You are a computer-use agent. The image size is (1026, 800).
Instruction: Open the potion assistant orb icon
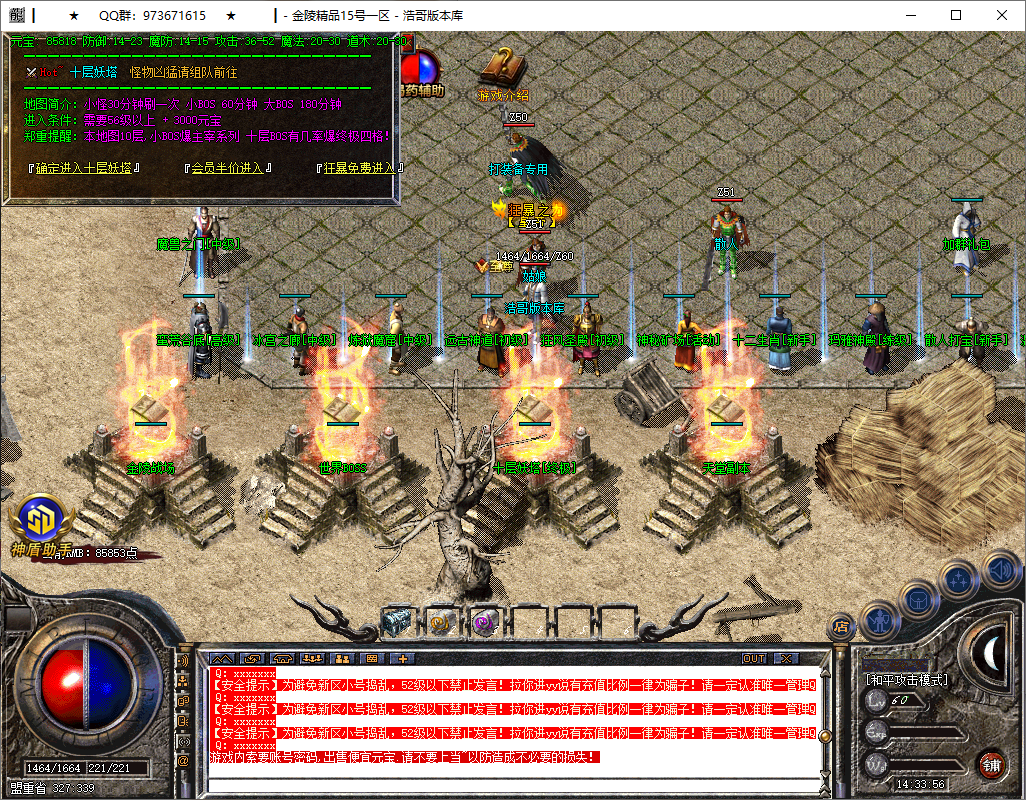pos(422,70)
